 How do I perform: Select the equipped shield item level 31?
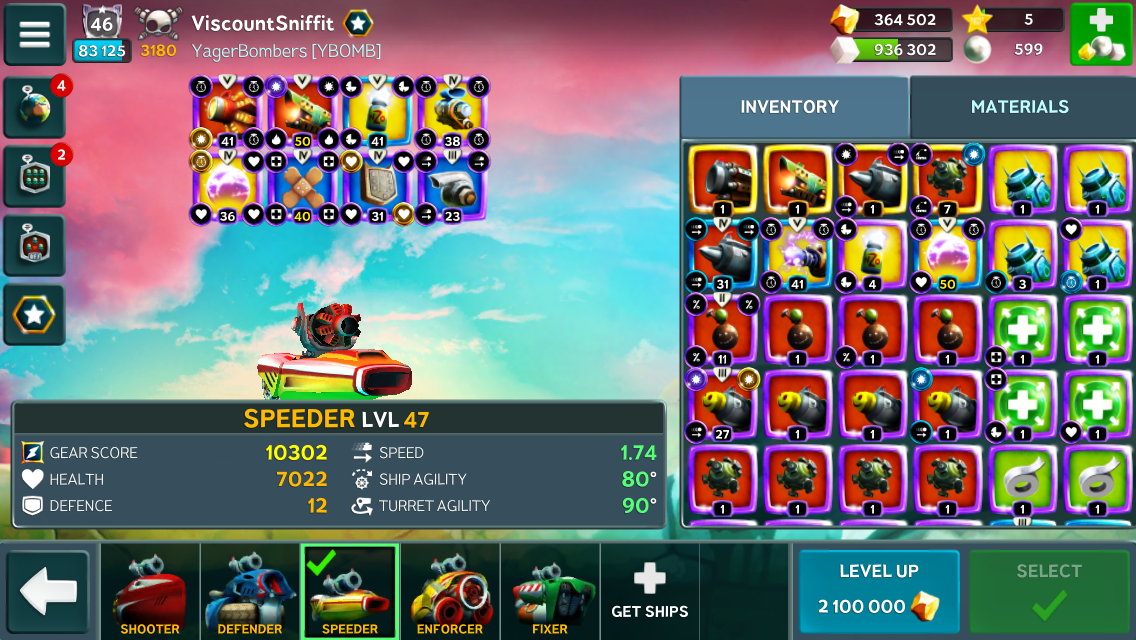click(x=377, y=187)
